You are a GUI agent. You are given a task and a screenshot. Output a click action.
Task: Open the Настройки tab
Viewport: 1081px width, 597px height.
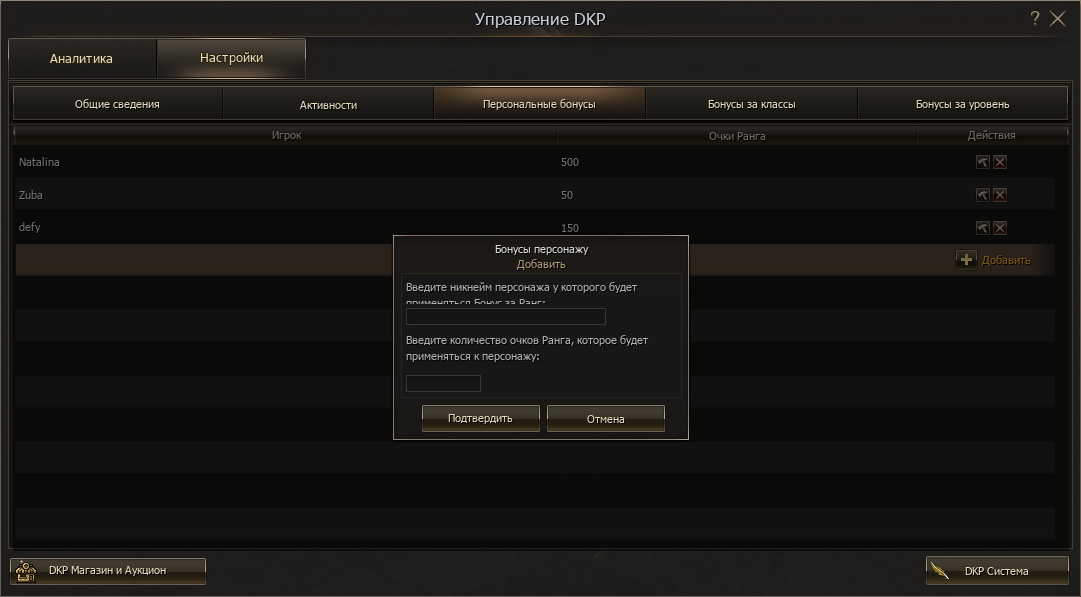231,58
